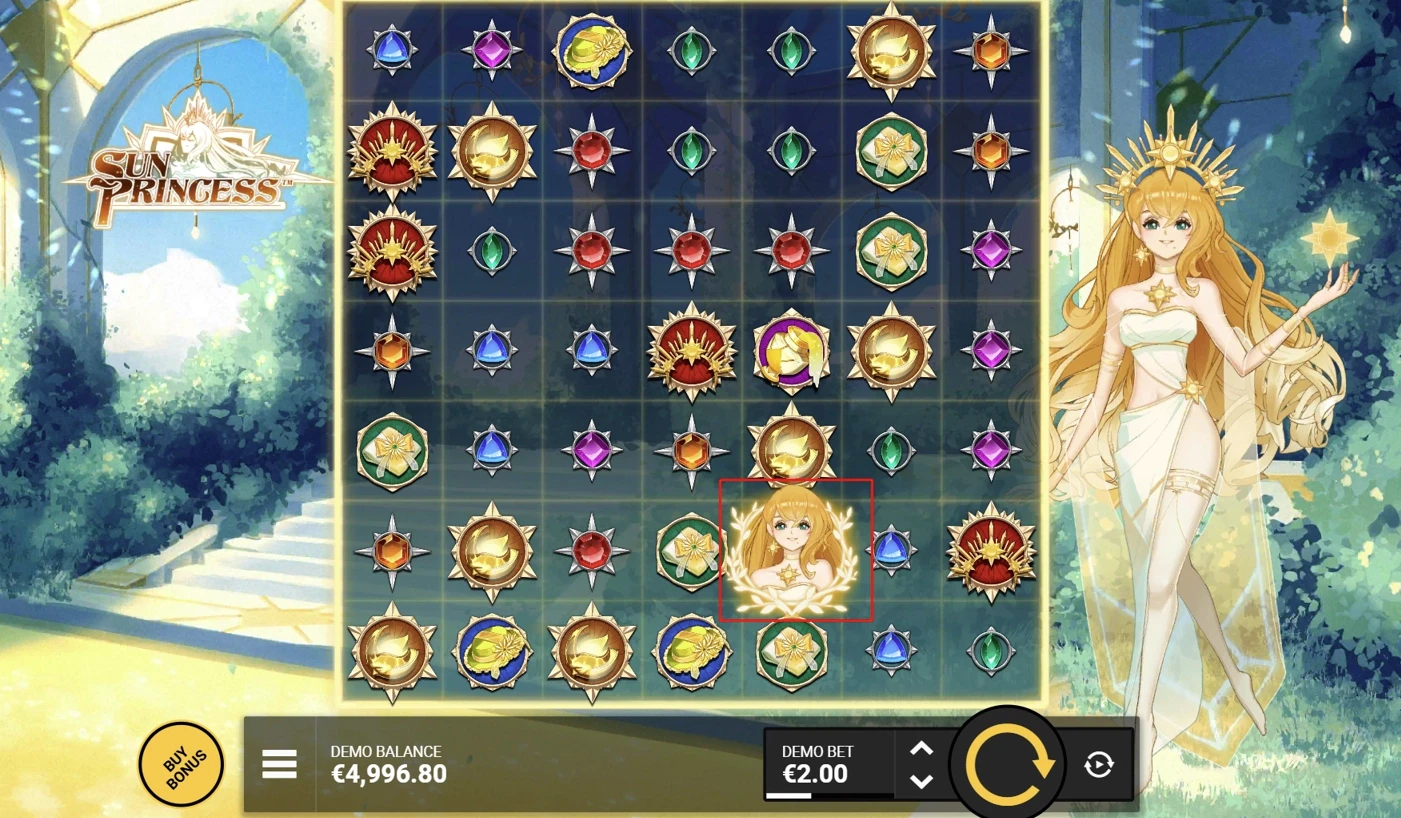1401x818 pixels.
Task: Click a golden sun coin symbol
Action: [x=891, y=50]
